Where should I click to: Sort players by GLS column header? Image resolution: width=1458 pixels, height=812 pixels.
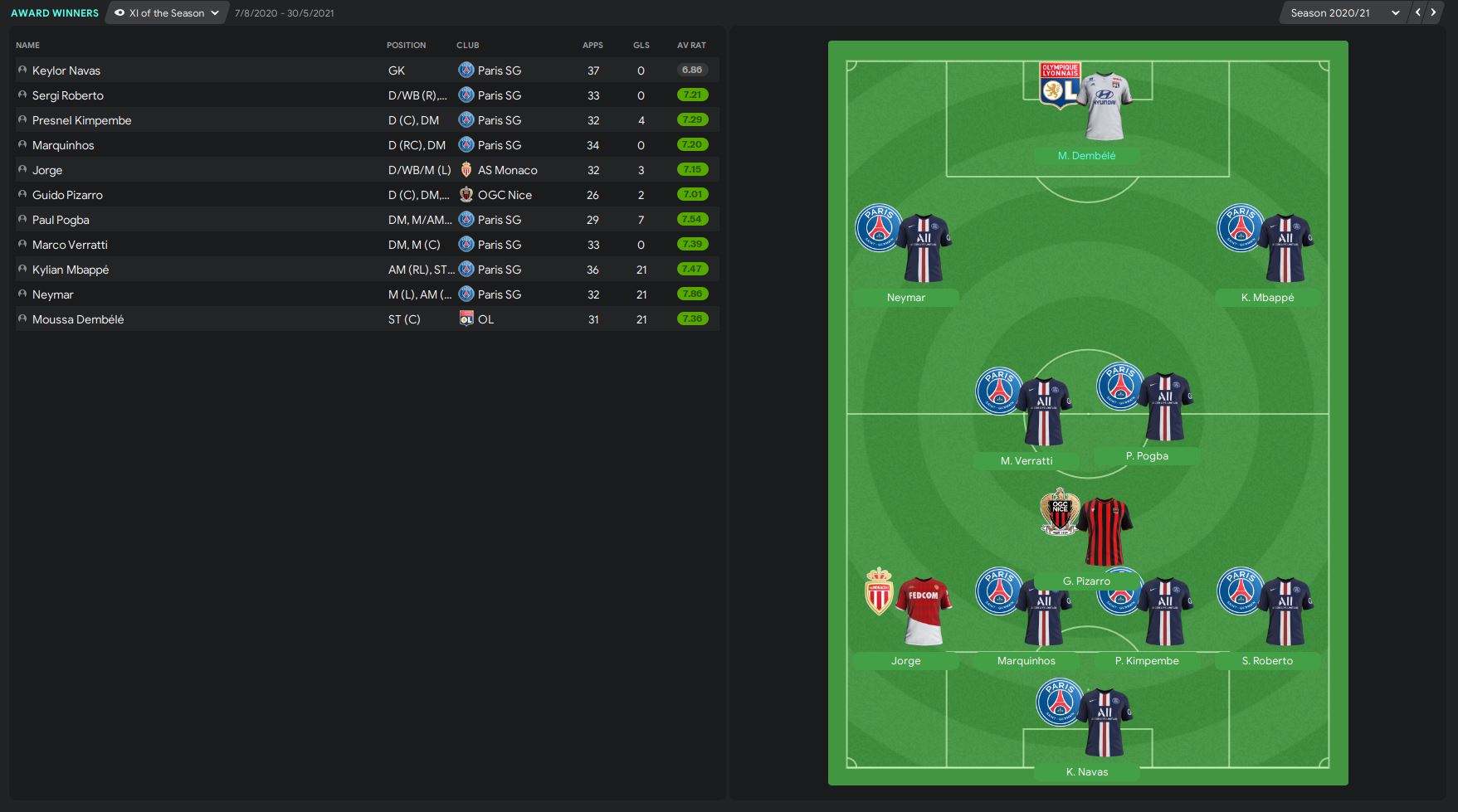(x=641, y=45)
